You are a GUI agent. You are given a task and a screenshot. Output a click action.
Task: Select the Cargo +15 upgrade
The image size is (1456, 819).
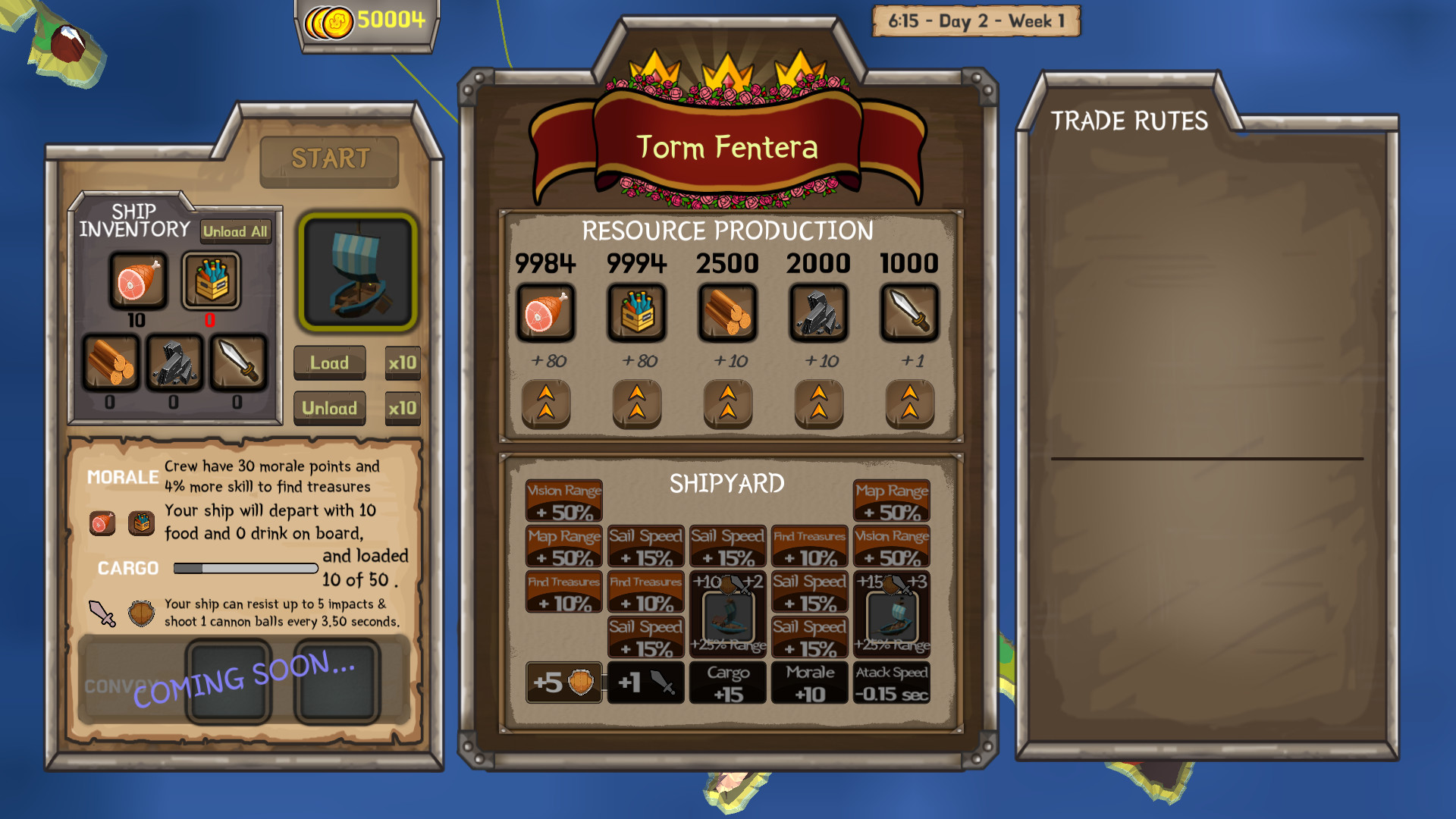pos(728,682)
